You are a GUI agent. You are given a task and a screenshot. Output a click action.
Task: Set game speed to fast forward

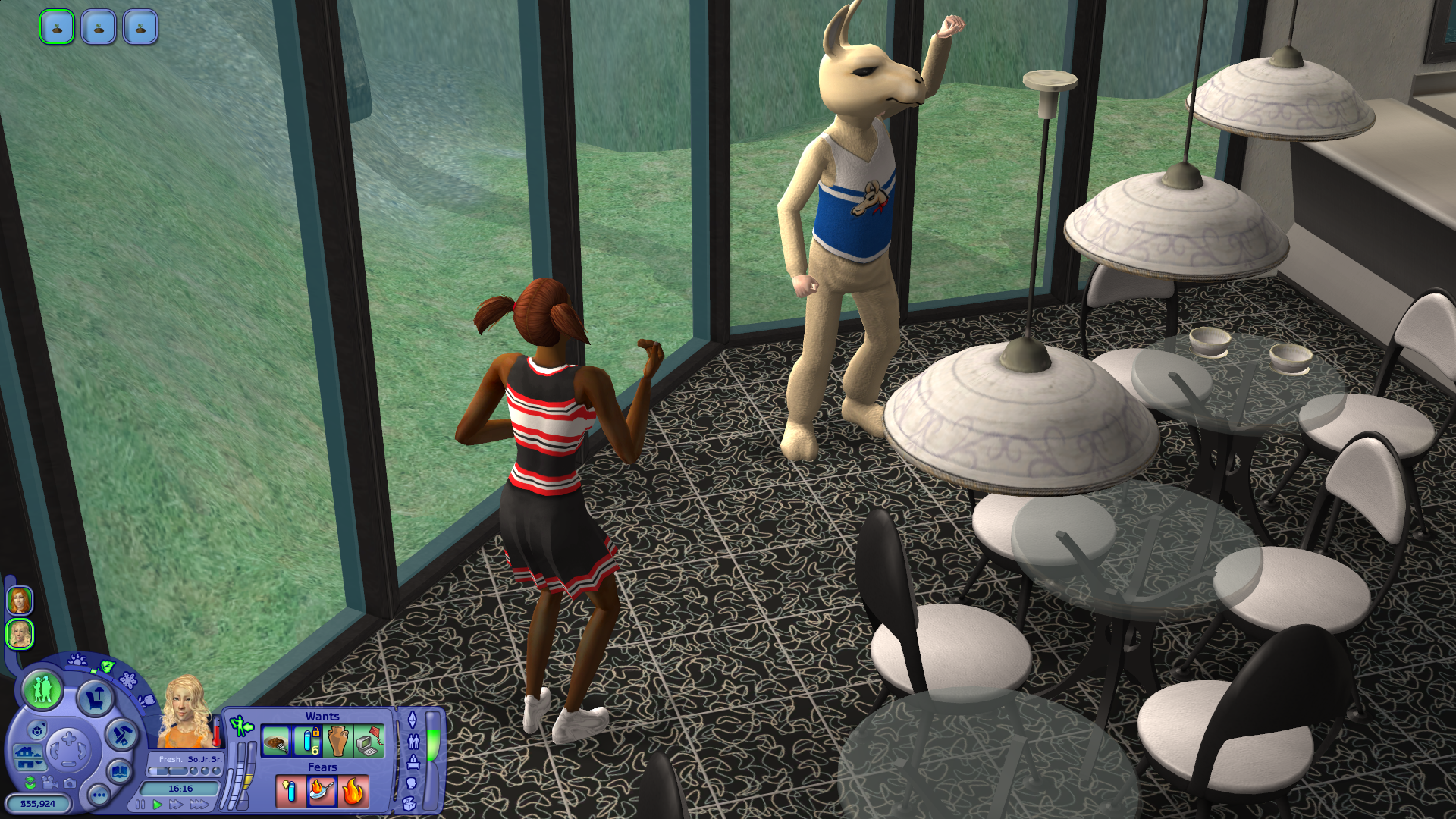(176, 805)
